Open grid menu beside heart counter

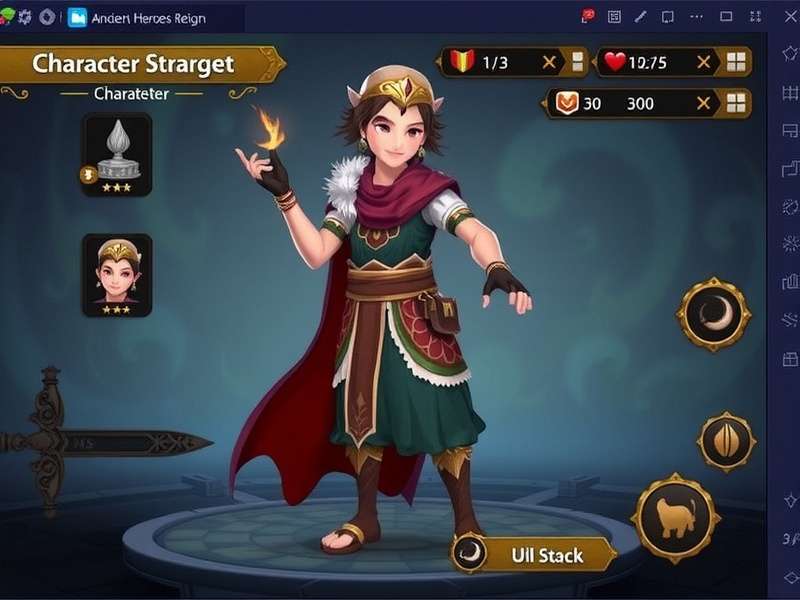pyautogui.click(x=737, y=62)
